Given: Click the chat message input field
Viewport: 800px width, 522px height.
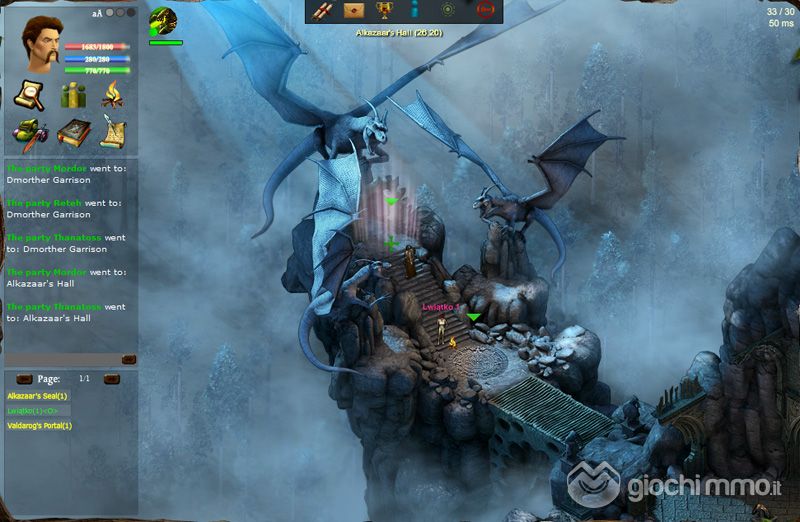Looking at the screenshot, I should [62, 359].
